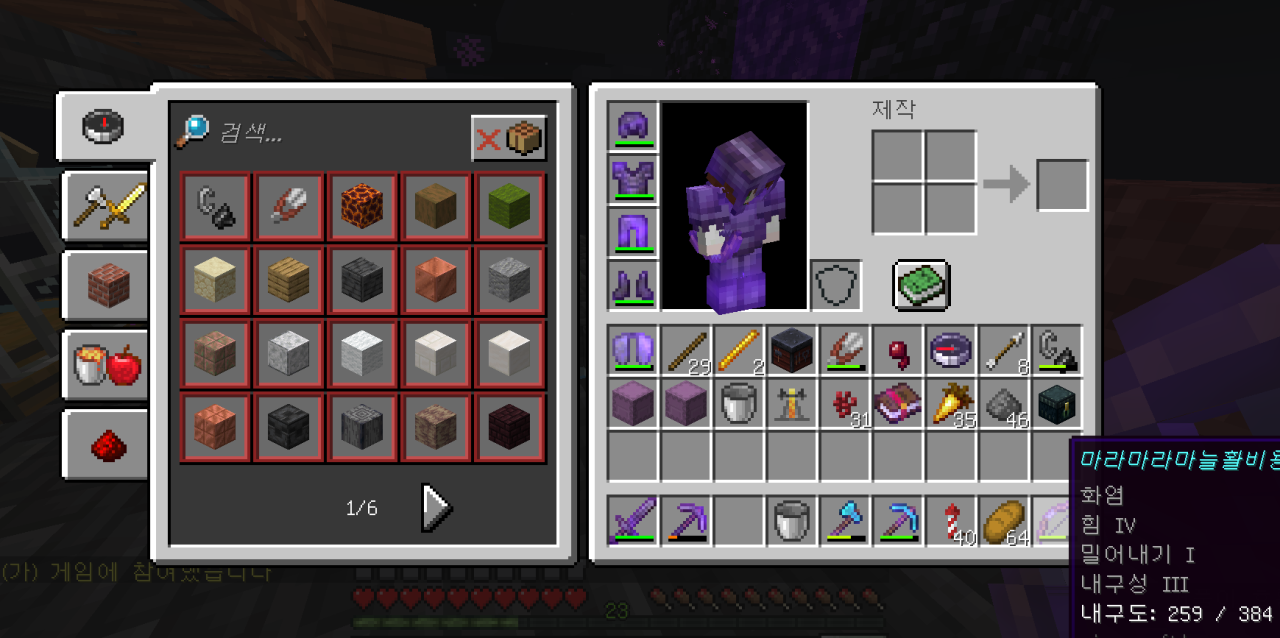Select the enchanted book in inventory
Viewport: 1280px width, 638px height.
(897, 405)
